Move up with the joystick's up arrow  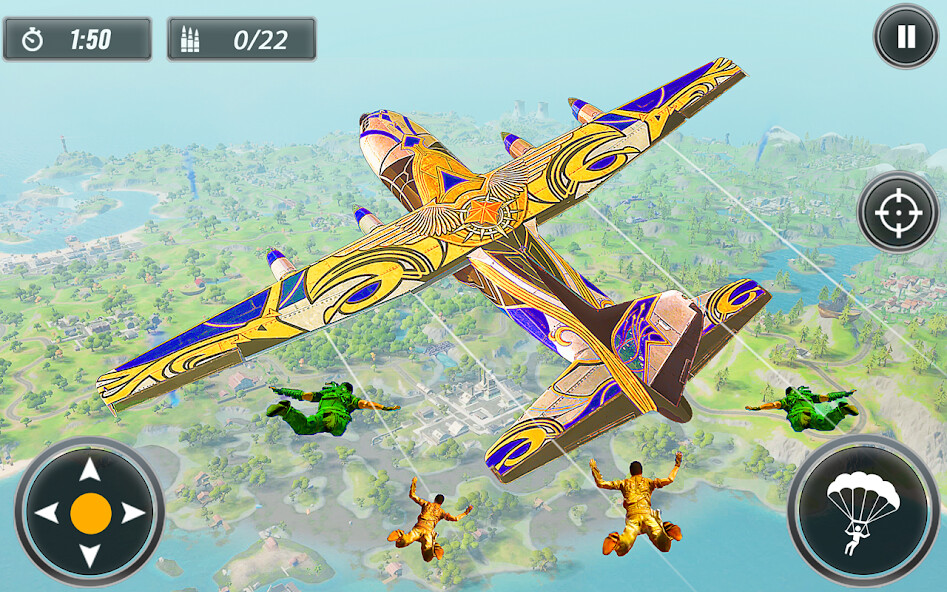[x=90, y=470]
